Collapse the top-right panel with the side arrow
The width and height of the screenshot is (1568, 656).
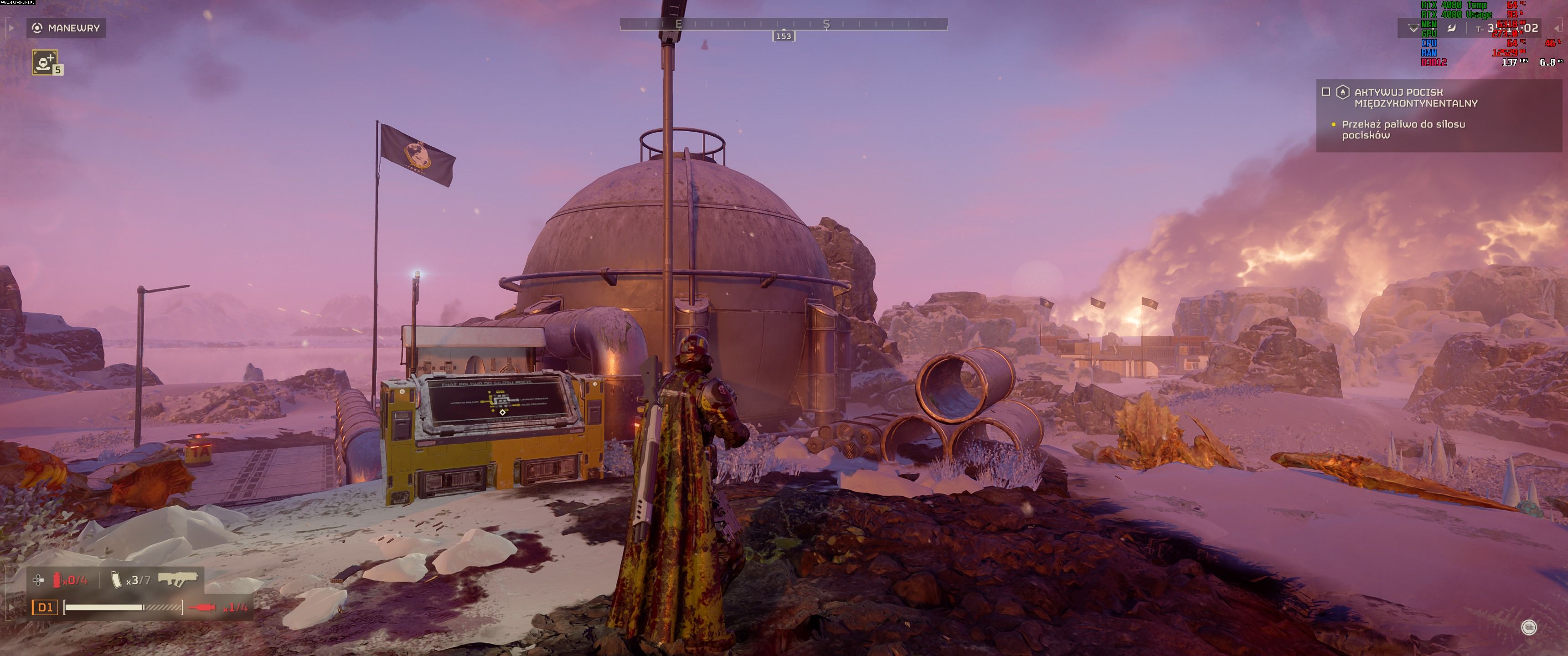1558,29
